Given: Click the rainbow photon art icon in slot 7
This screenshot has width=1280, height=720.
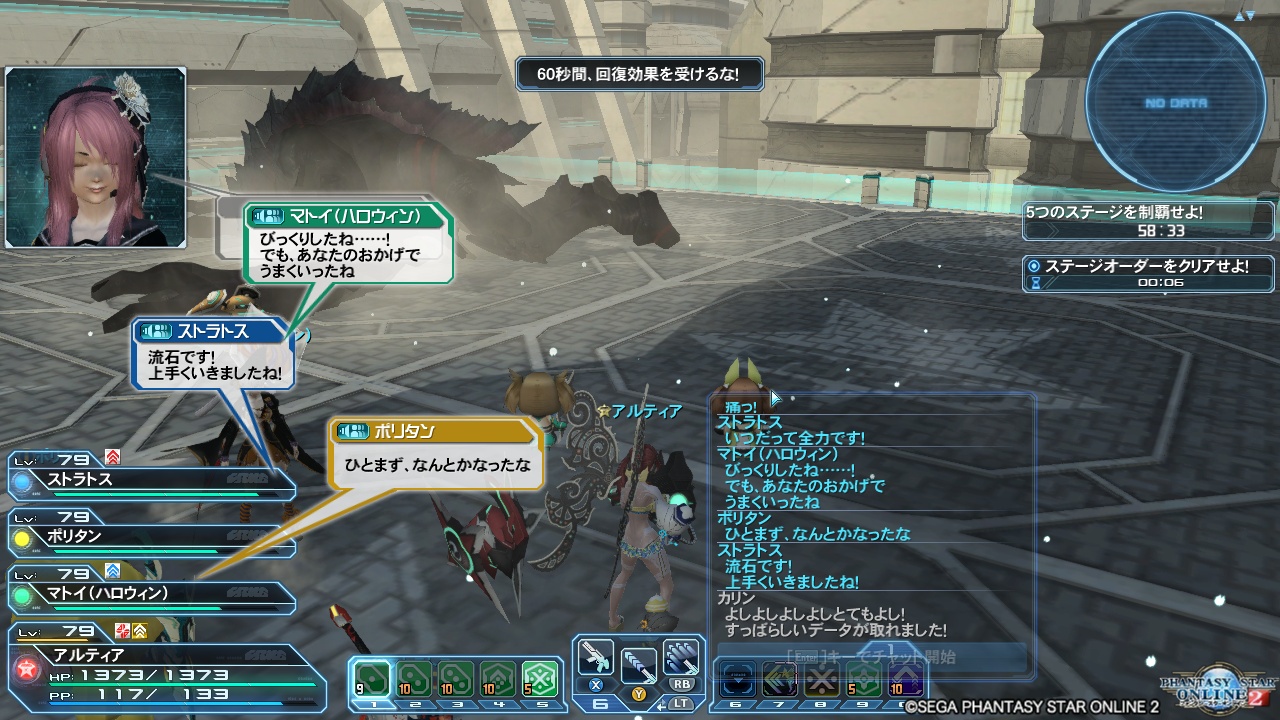Looking at the screenshot, I should (780, 678).
